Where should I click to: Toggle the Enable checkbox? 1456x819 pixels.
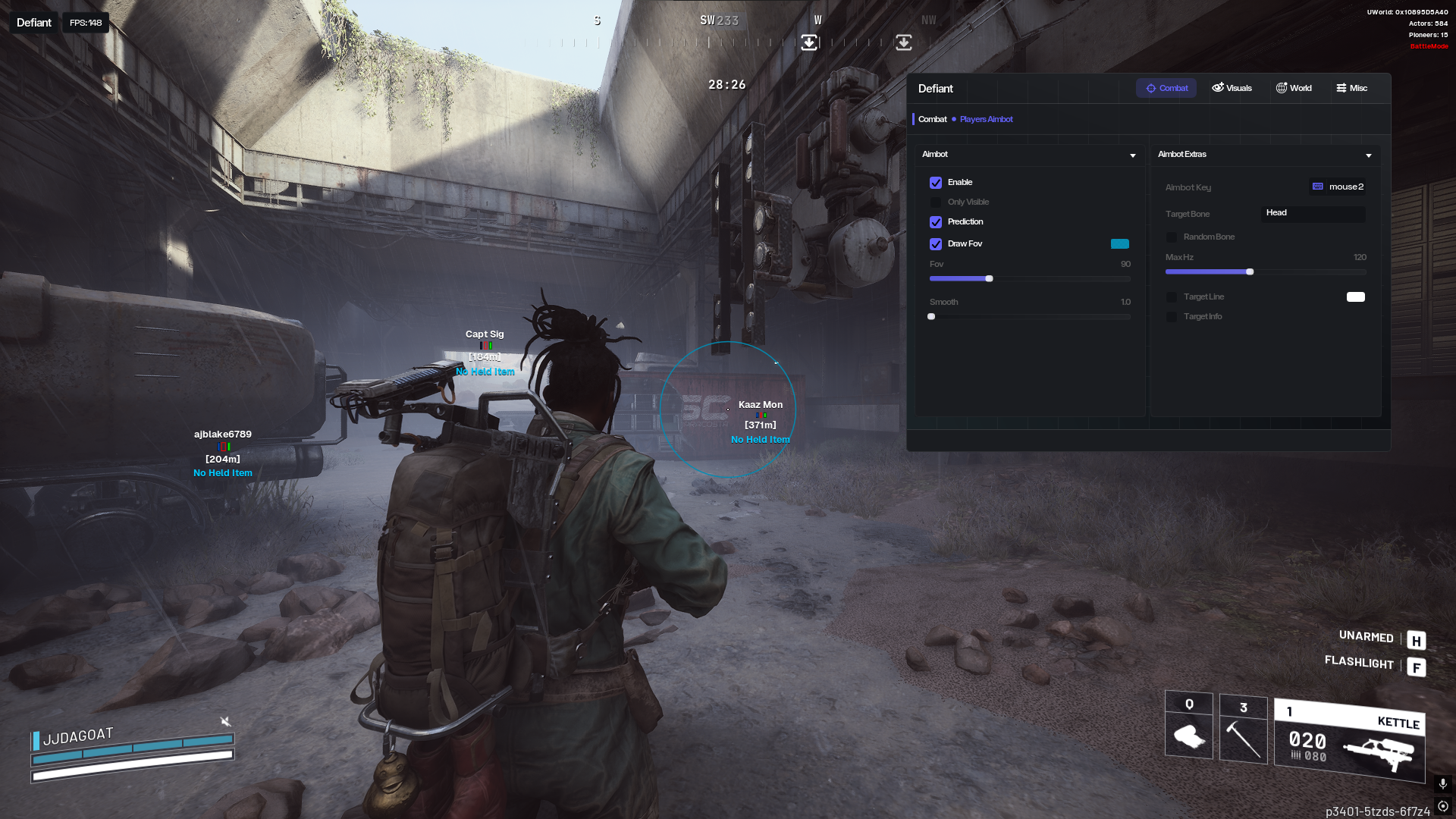pyautogui.click(x=936, y=183)
